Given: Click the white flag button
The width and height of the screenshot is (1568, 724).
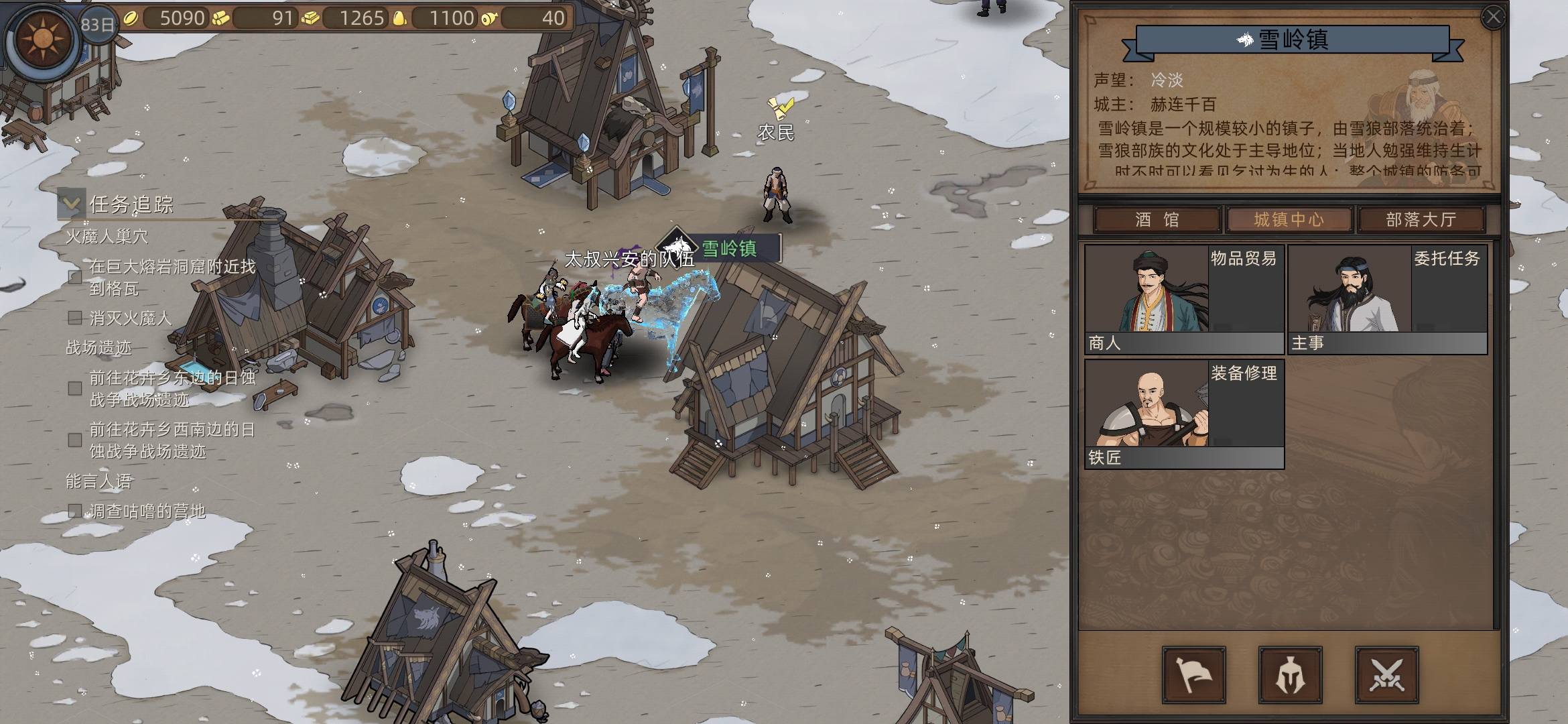Looking at the screenshot, I should pyautogui.click(x=1193, y=674).
